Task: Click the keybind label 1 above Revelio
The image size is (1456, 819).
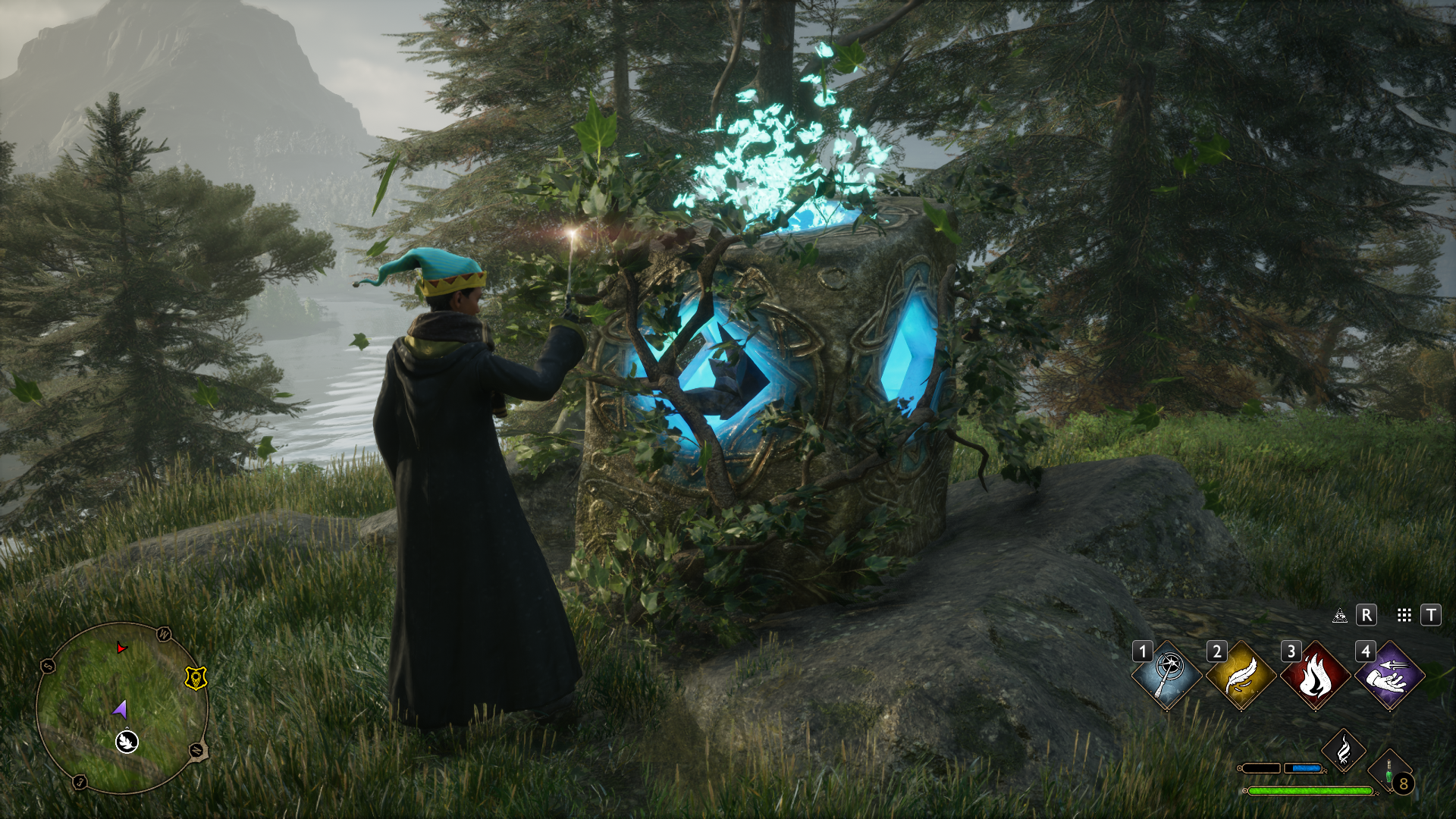Action: click(1143, 651)
